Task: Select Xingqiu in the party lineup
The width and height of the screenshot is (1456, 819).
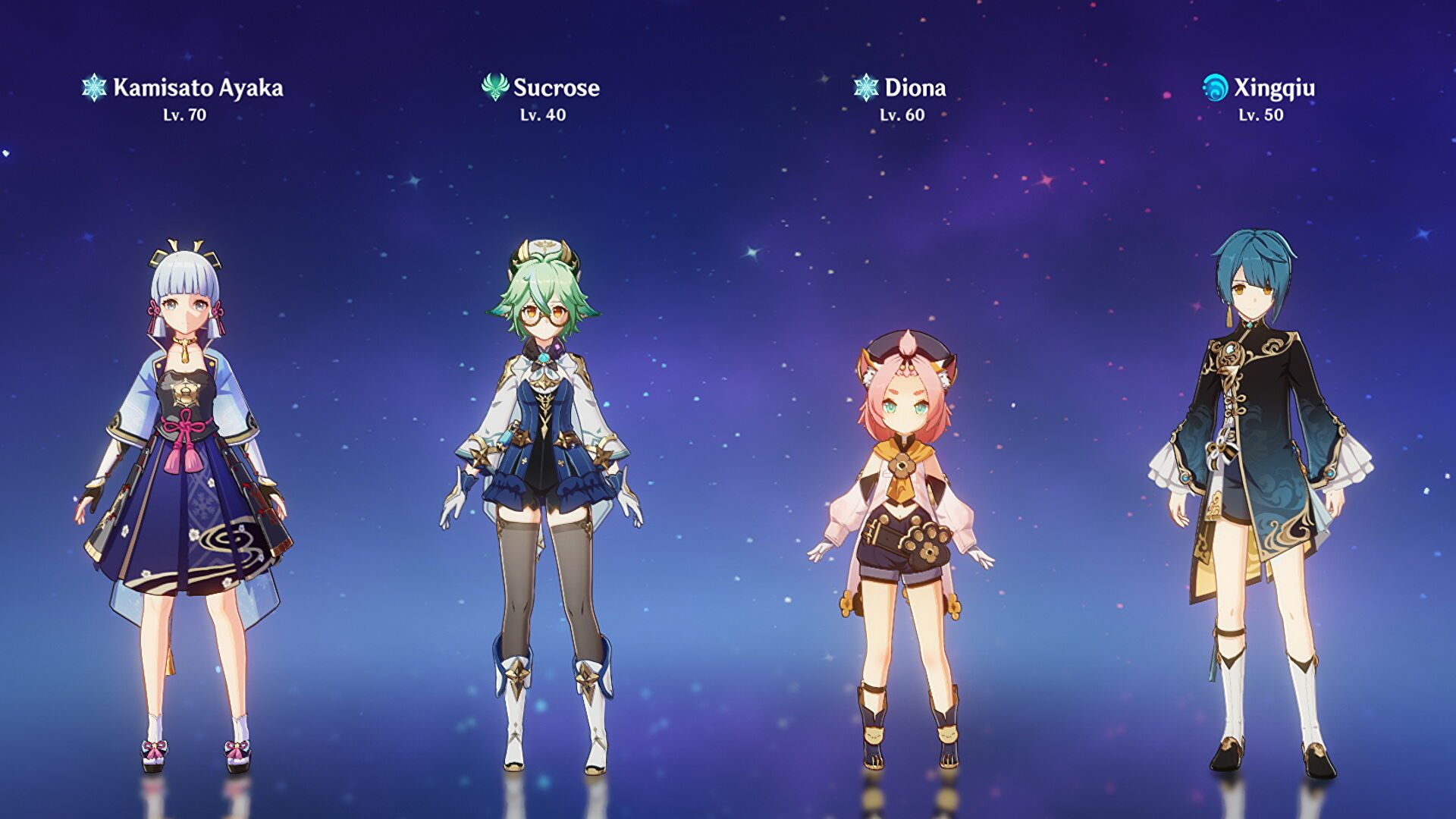Action: pyautogui.click(x=1260, y=485)
